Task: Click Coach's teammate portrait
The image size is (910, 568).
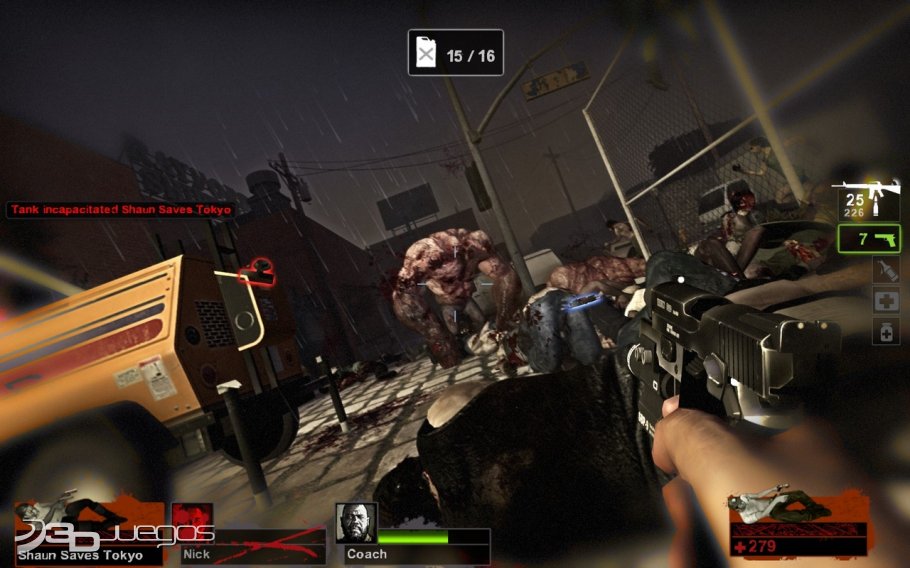Action: pos(355,522)
